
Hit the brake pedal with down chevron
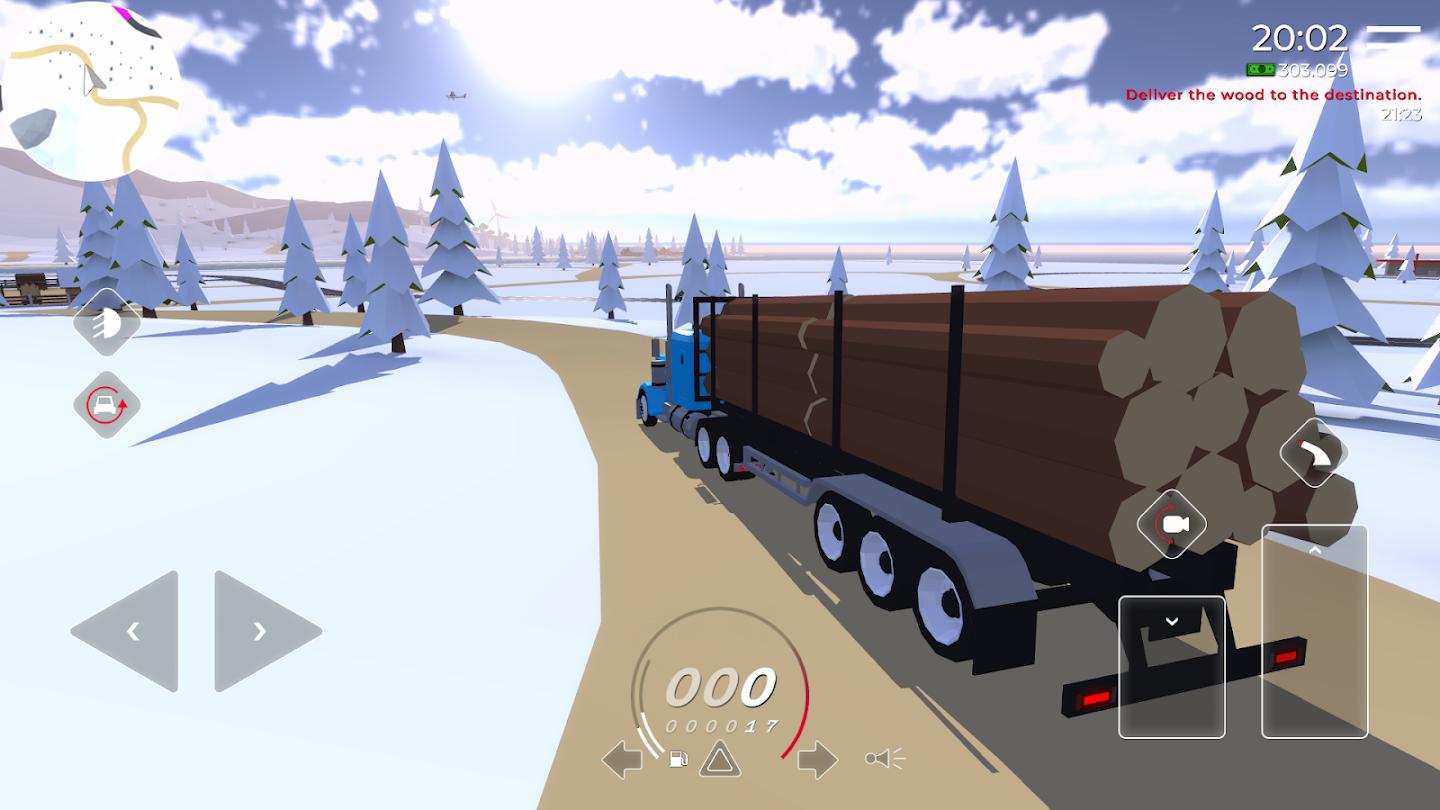tap(1172, 667)
